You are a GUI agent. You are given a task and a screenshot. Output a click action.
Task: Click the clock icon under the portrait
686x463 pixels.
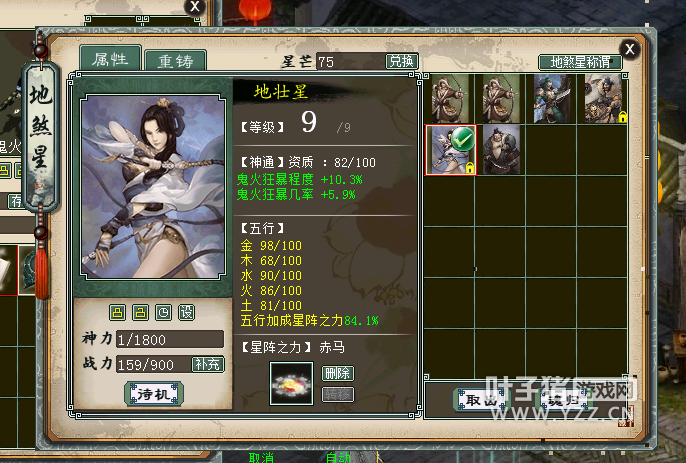pyautogui.click(x=163, y=312)
